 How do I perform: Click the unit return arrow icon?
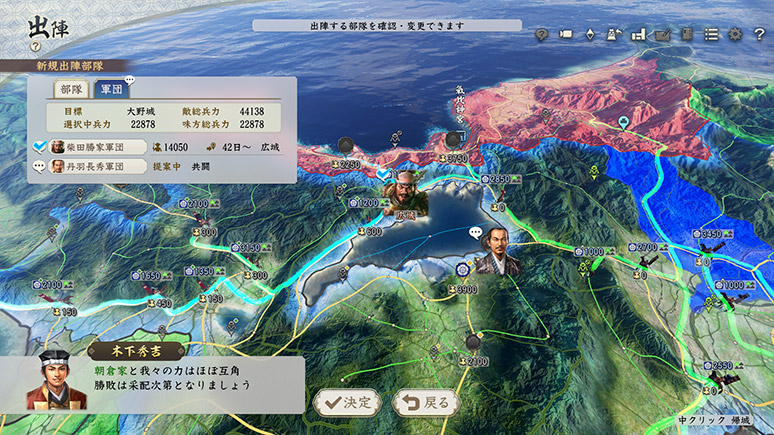pyautogui.click(x=614, y=34)
